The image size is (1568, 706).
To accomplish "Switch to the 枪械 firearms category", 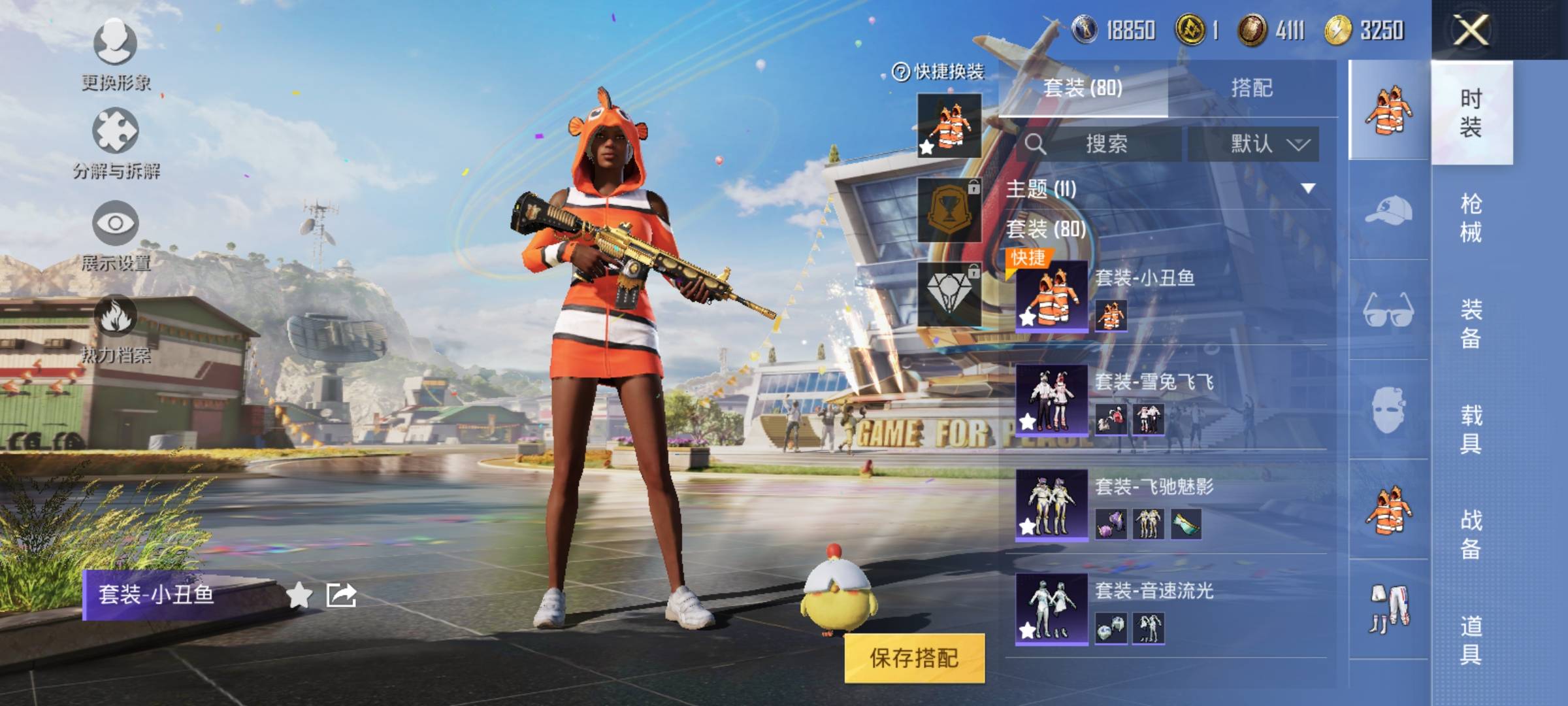I will click(x=1471, y=218).
